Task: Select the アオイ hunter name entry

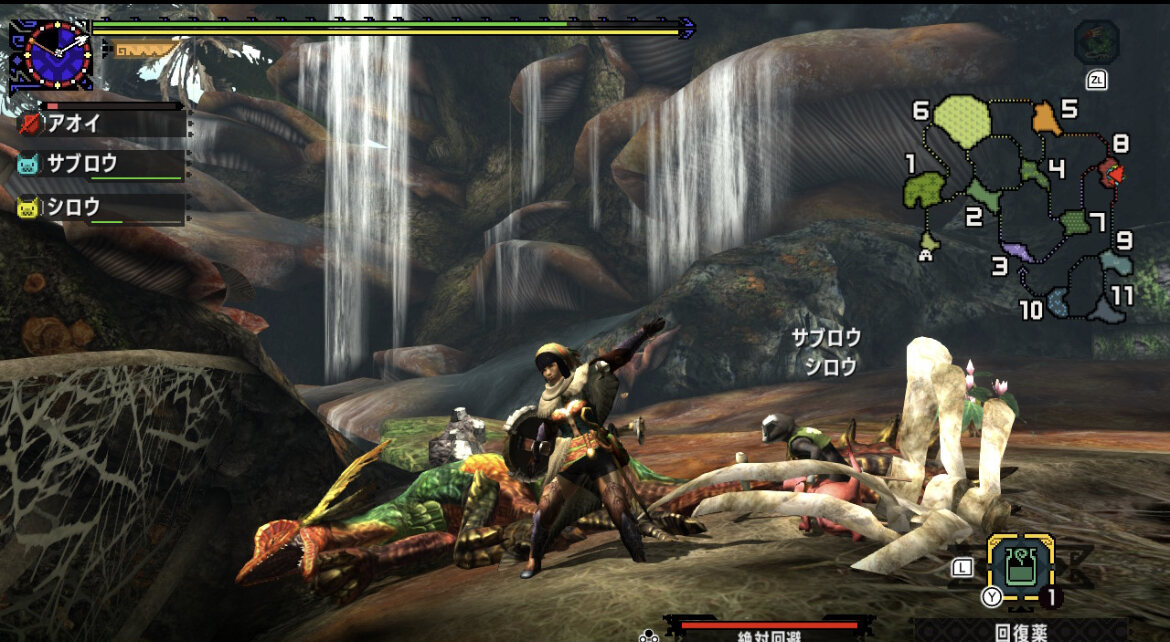Action: 100,122
